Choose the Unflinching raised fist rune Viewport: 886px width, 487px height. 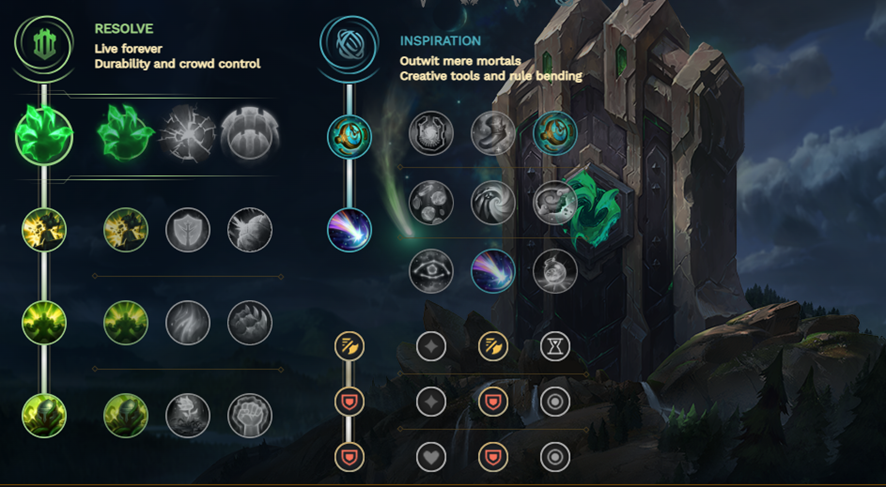(249, 416)
